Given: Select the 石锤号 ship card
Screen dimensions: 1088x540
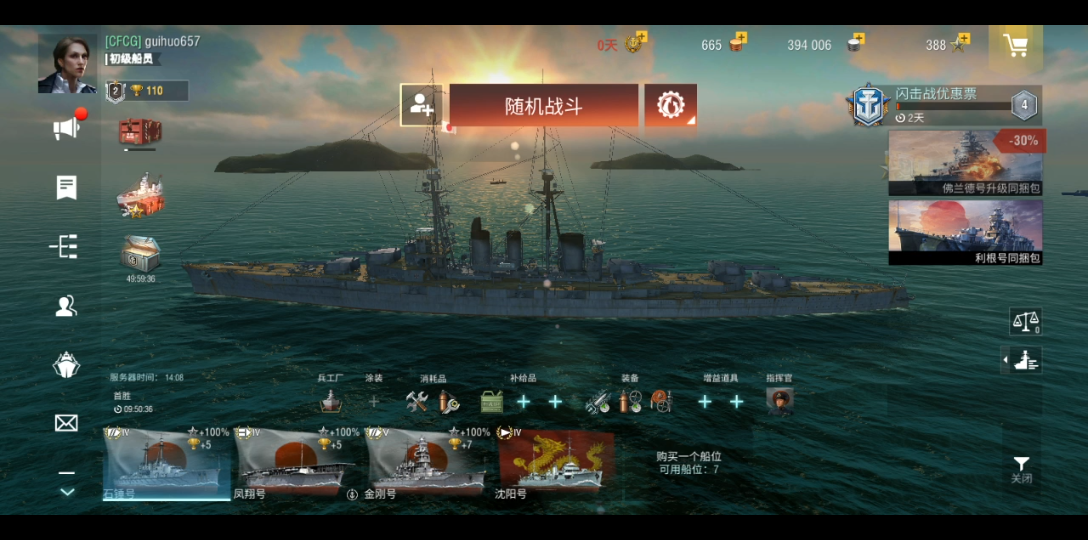Looking at the screenshot, I should (165, 462).
